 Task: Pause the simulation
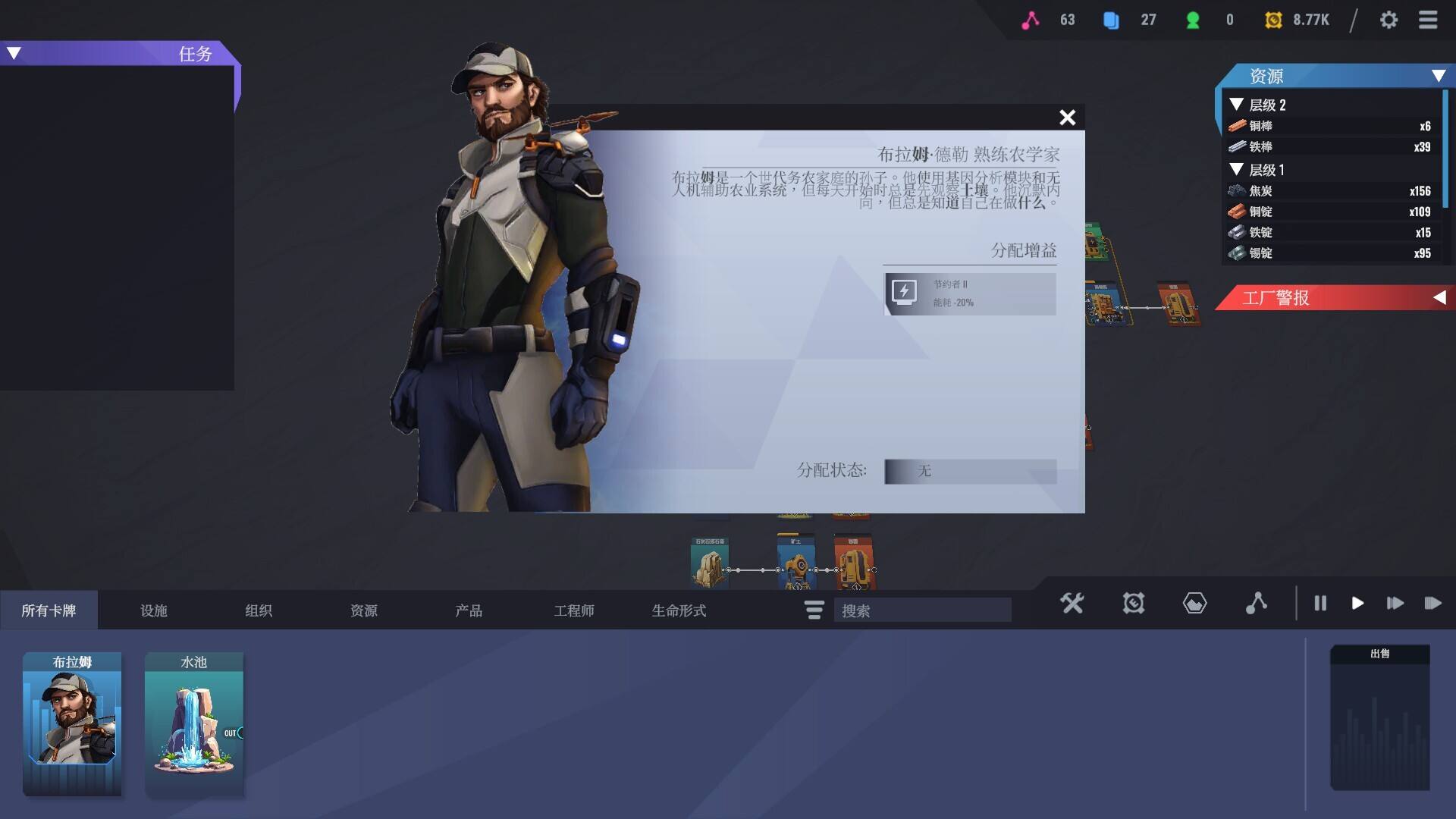(x=1319, y=604)
